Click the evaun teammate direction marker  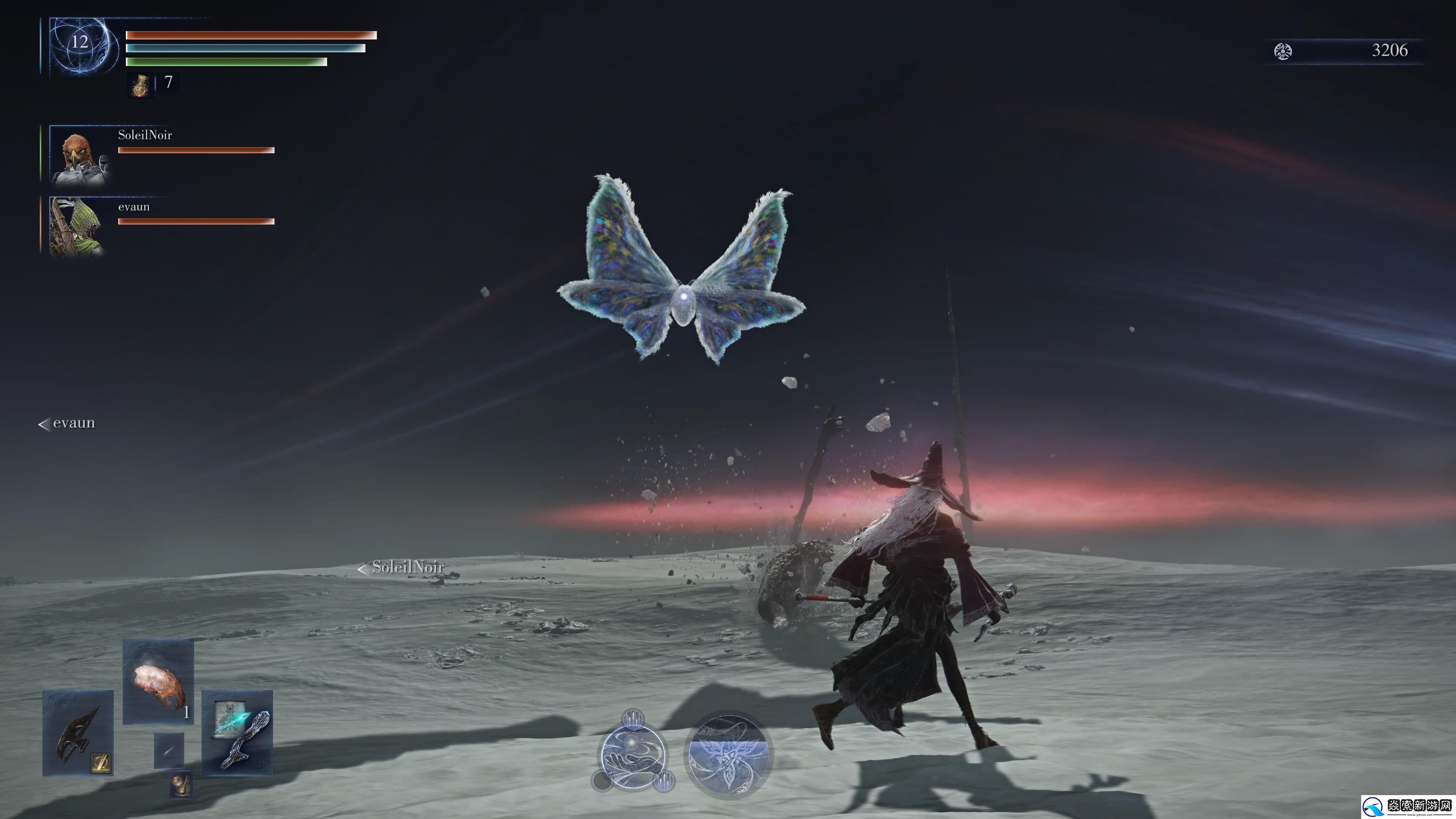(67, 424)
